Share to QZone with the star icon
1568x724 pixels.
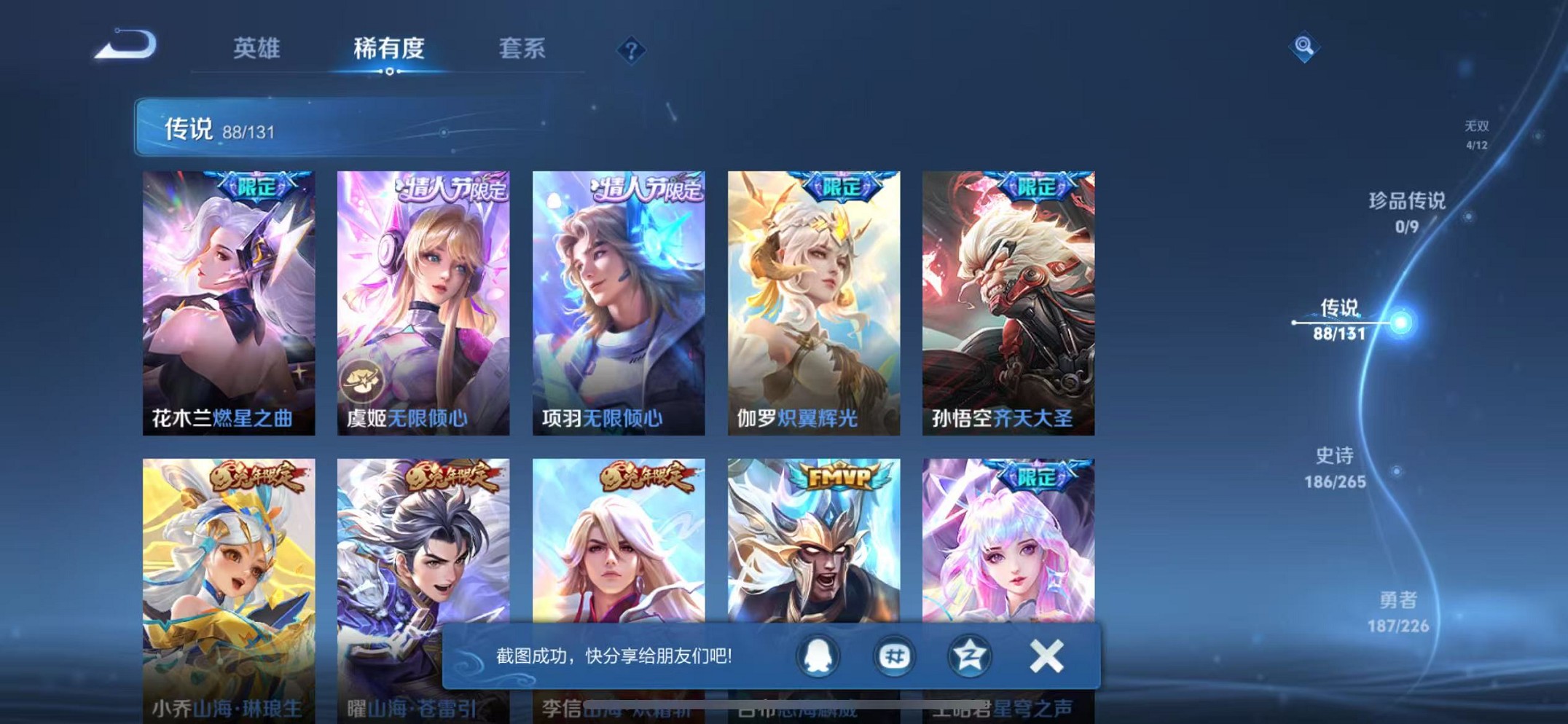(968, 655)
